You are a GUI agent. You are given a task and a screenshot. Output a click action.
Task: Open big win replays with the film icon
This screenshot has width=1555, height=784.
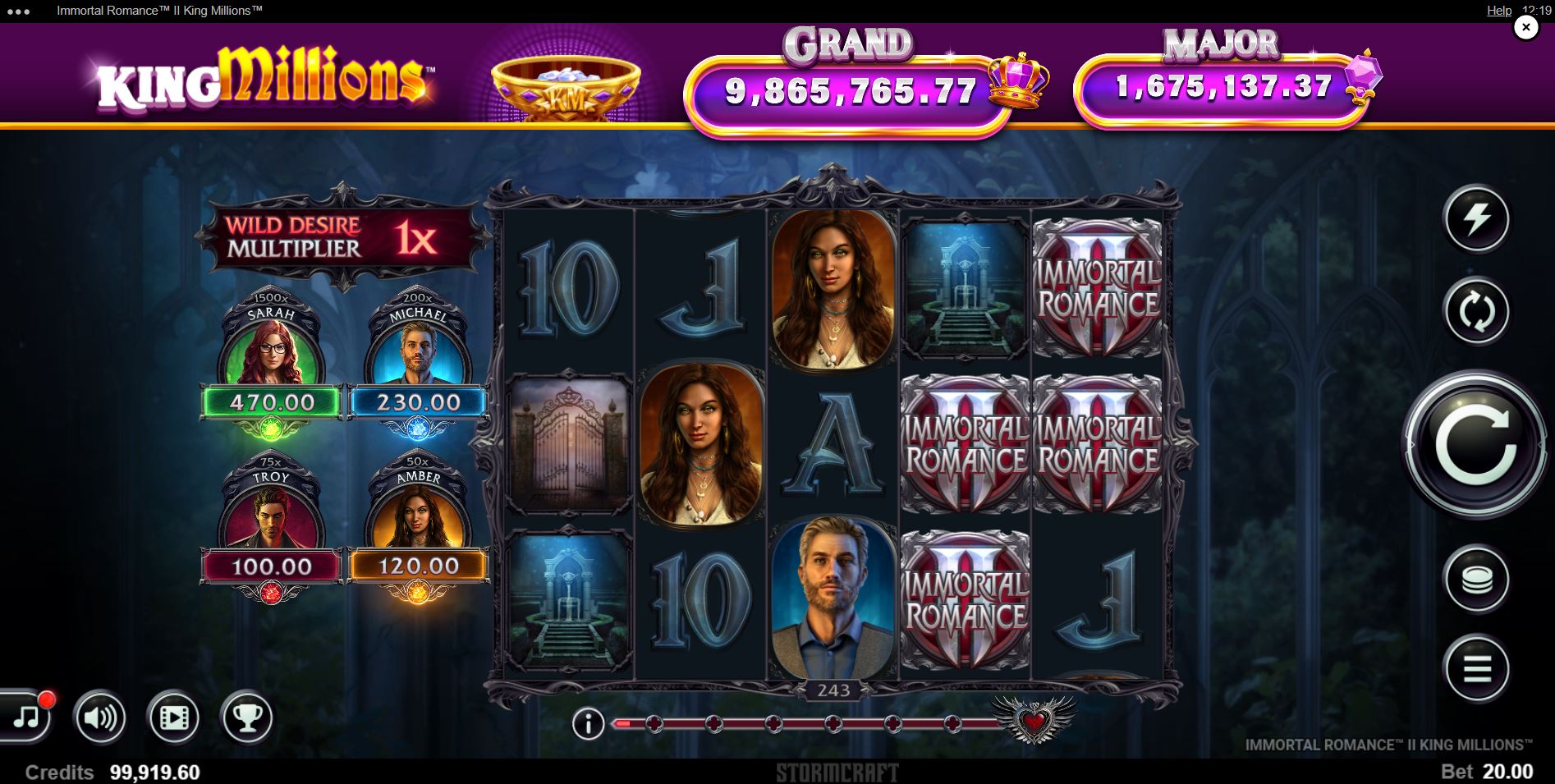[175, 718]
